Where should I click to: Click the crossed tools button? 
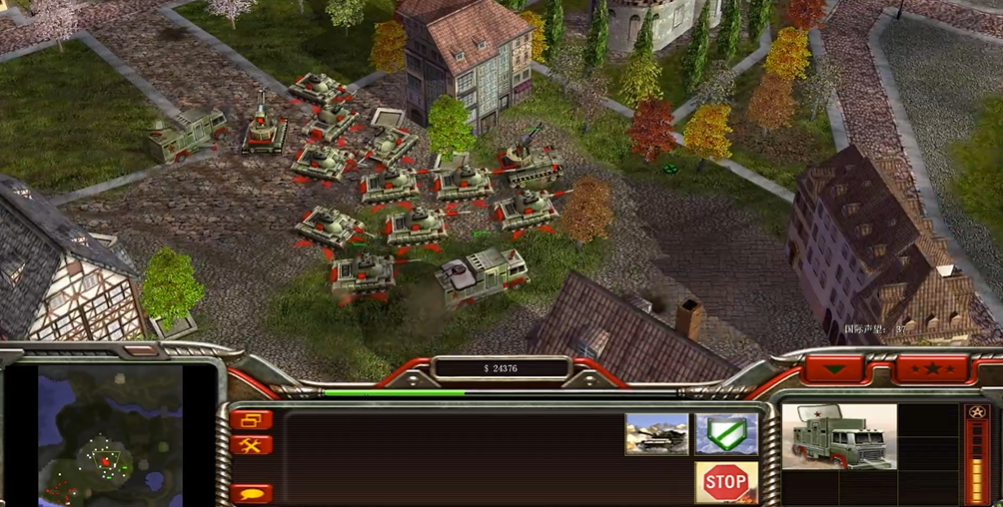[250, 446]
